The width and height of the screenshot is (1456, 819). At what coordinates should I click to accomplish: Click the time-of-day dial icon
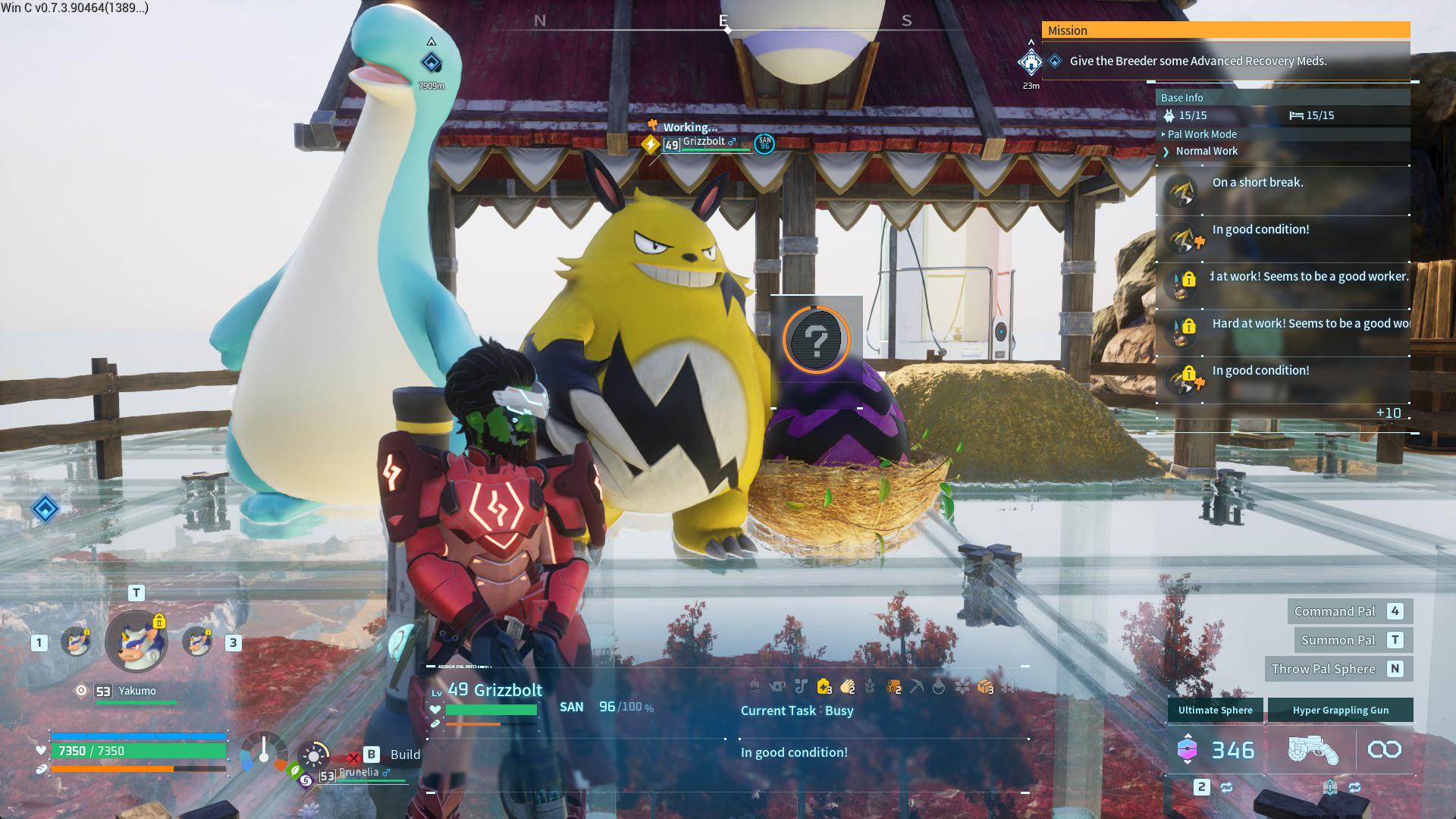314,755
